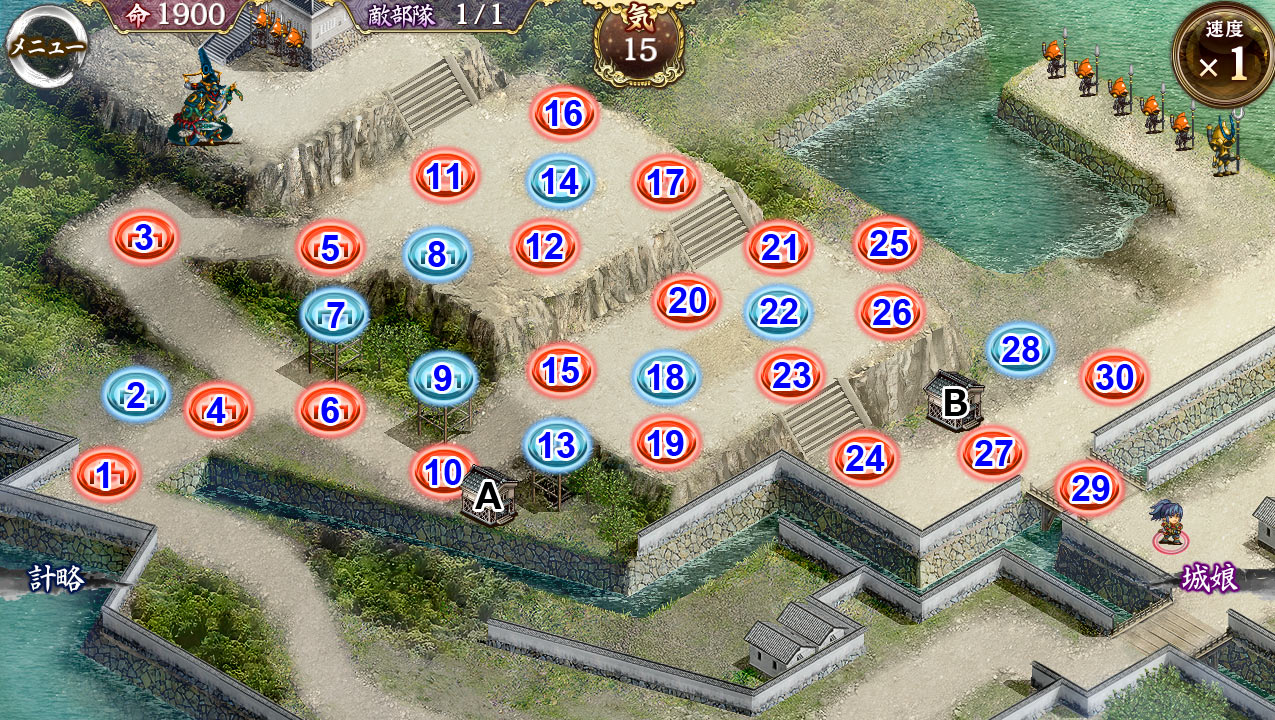Select red deployment slot 3

(x=145, y=238)
